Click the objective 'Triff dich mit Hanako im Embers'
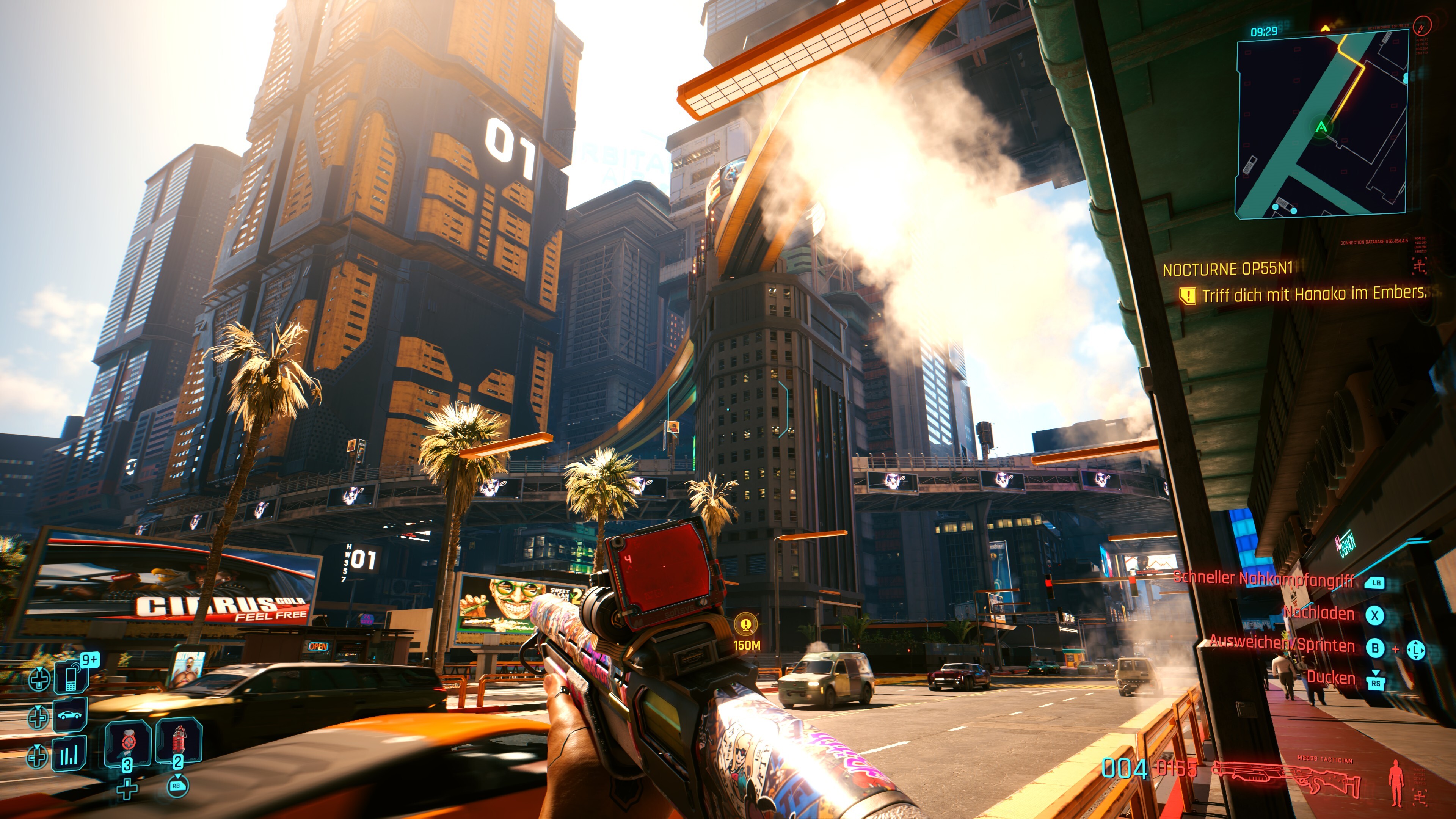The height and width of the screenshot is (819, 1456). coord(1313,295)
